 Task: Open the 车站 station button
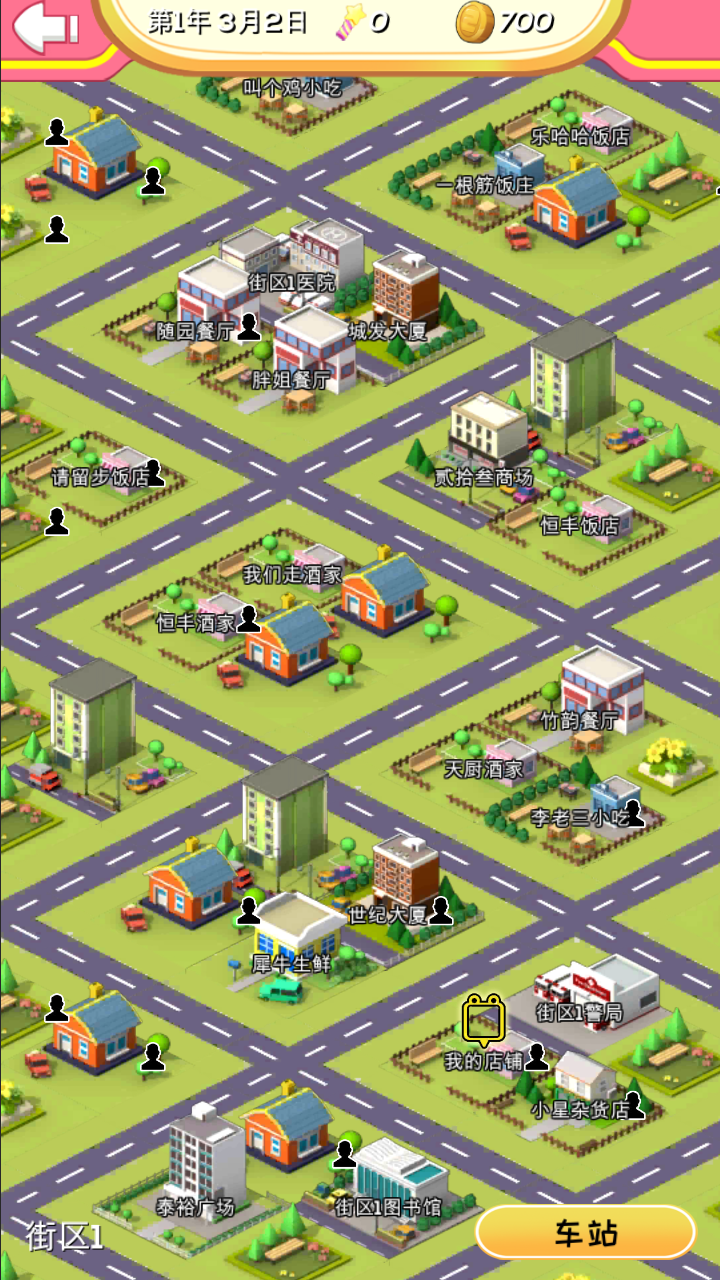click(x=585, y=1233)
